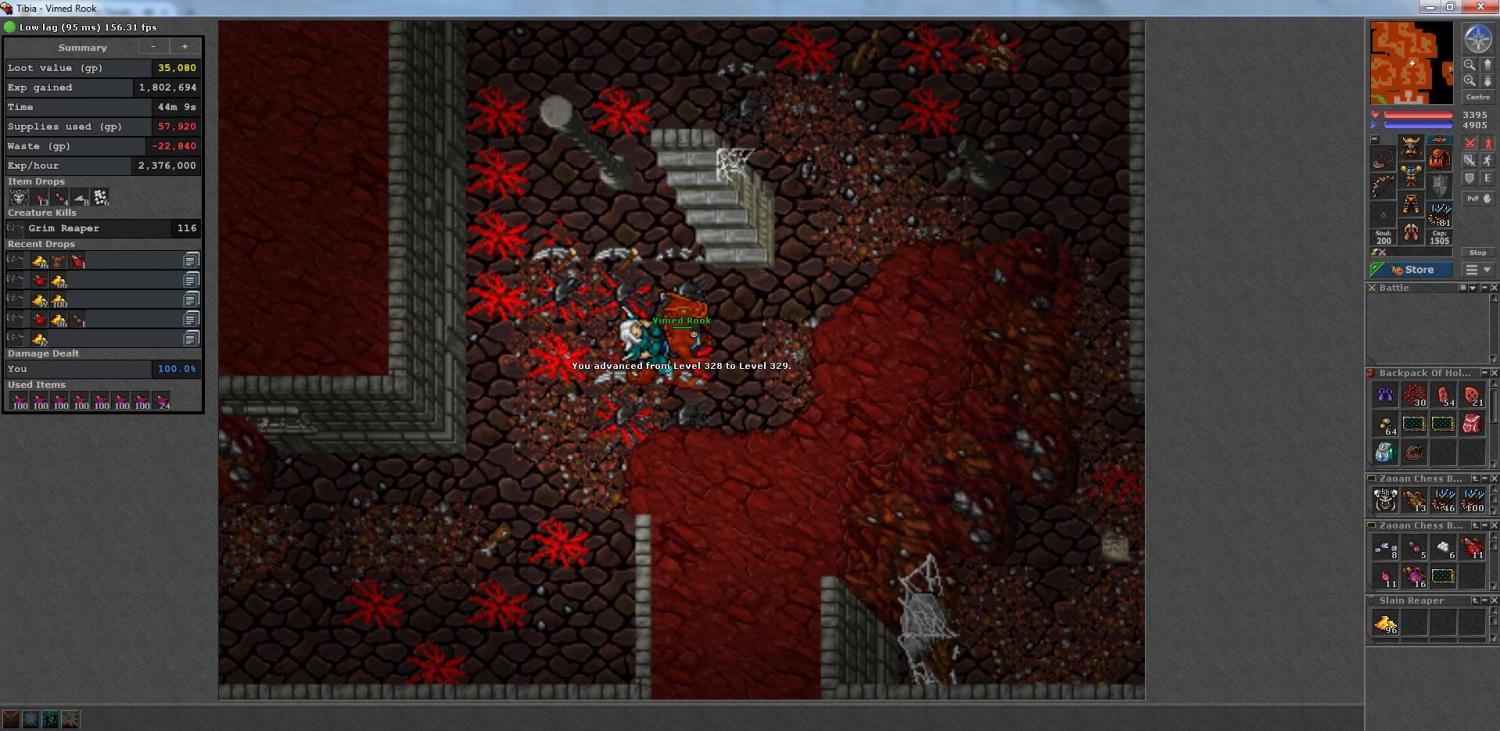
Task: Click the minimap
Action: (1411, 63)
